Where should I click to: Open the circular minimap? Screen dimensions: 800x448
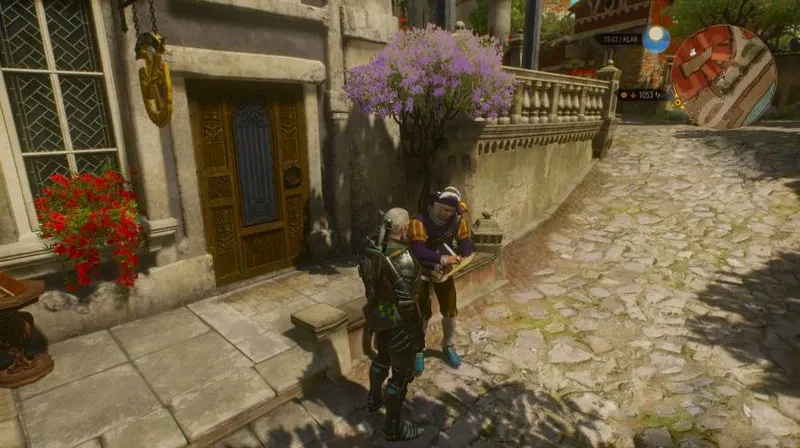(723, 76)
